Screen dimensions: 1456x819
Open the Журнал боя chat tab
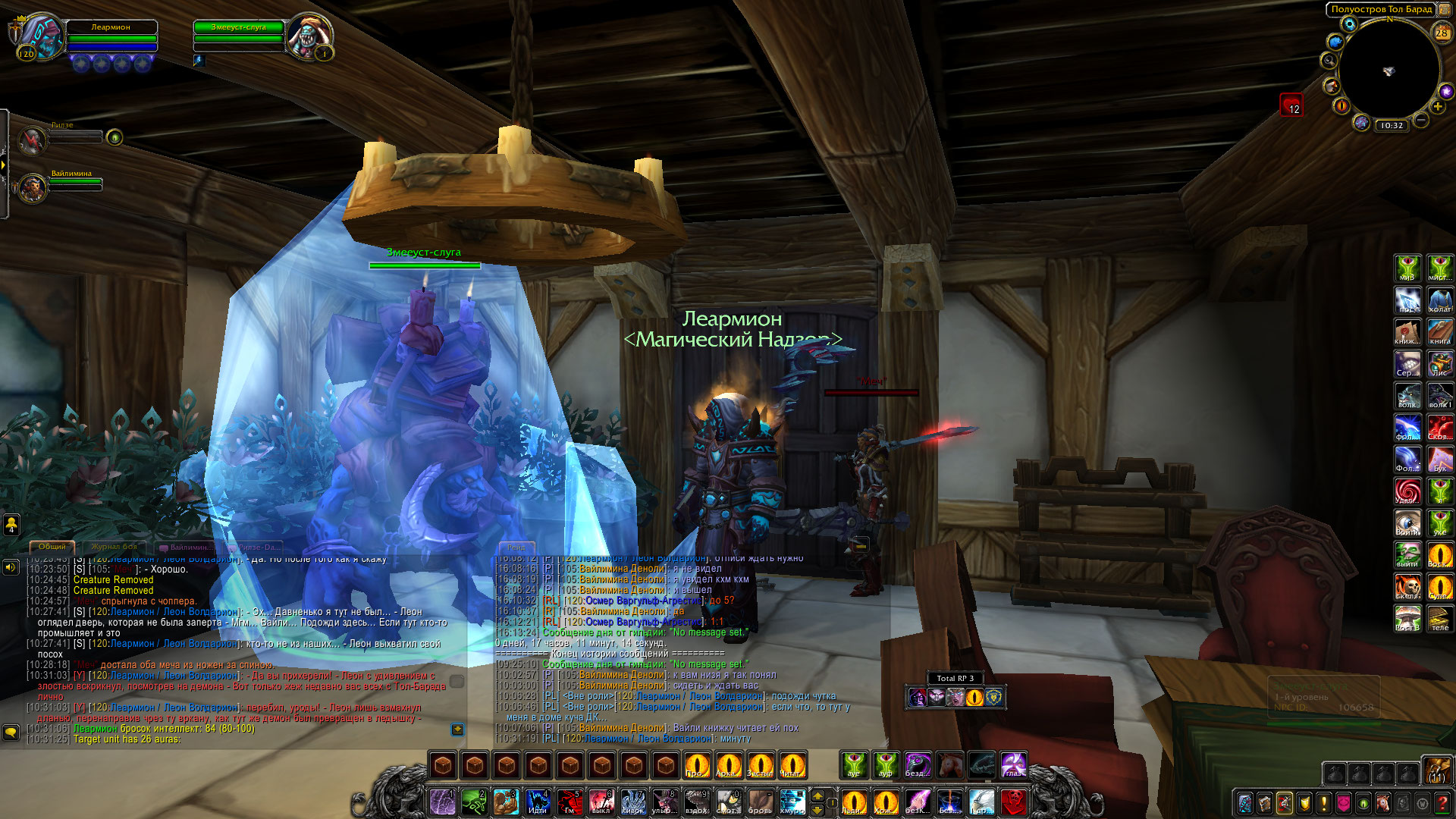click(x=115, y=547)
